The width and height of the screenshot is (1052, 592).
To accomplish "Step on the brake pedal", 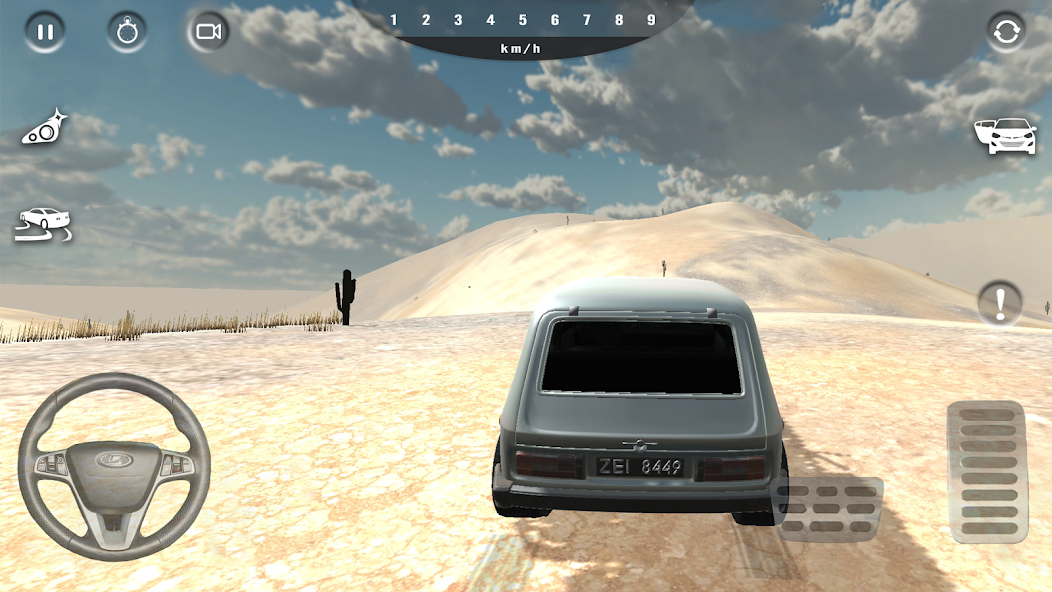I will pos(826,508).
